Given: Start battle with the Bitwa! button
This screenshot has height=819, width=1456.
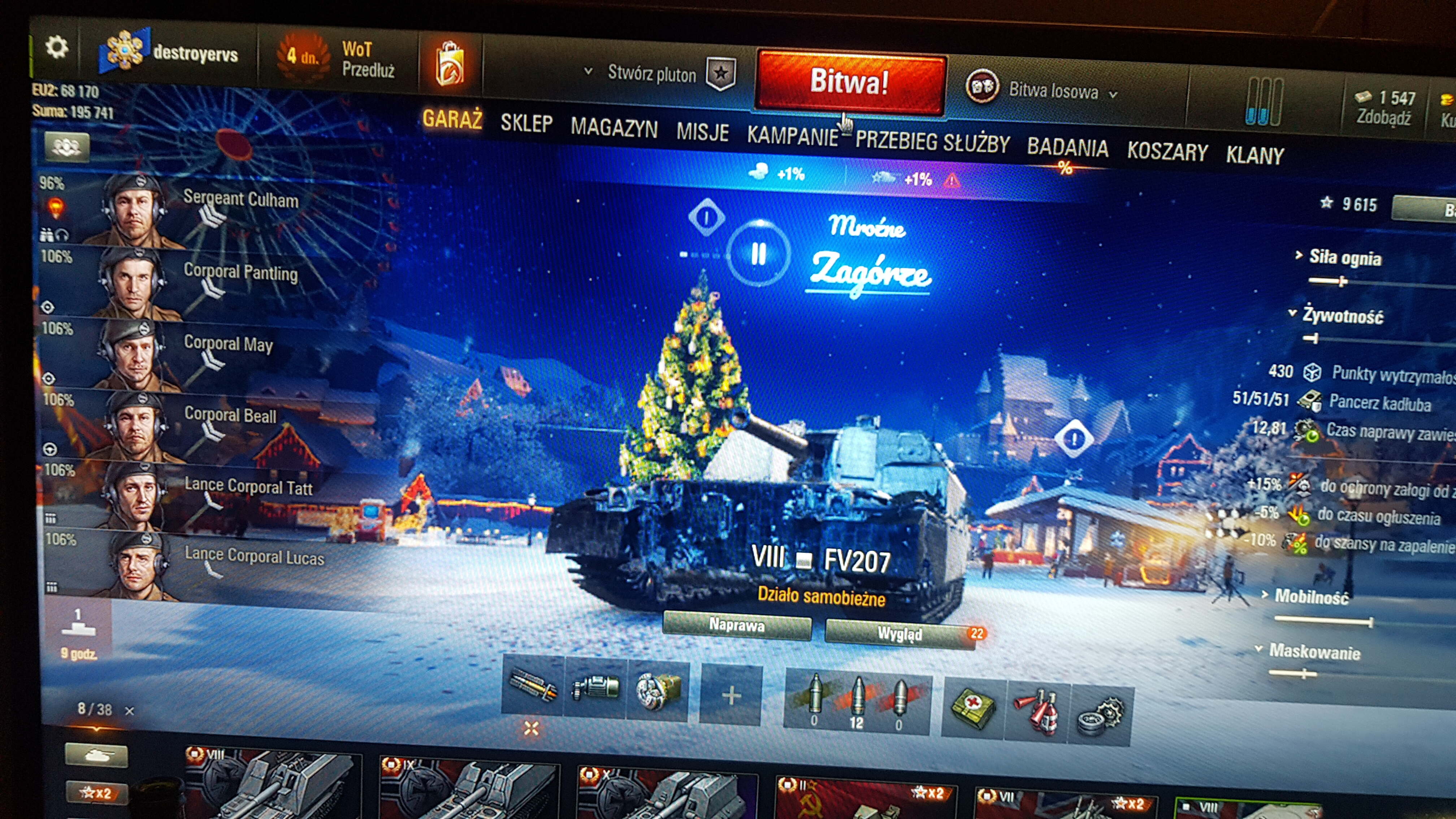Looking at the screenshot, I should (850, 82).
